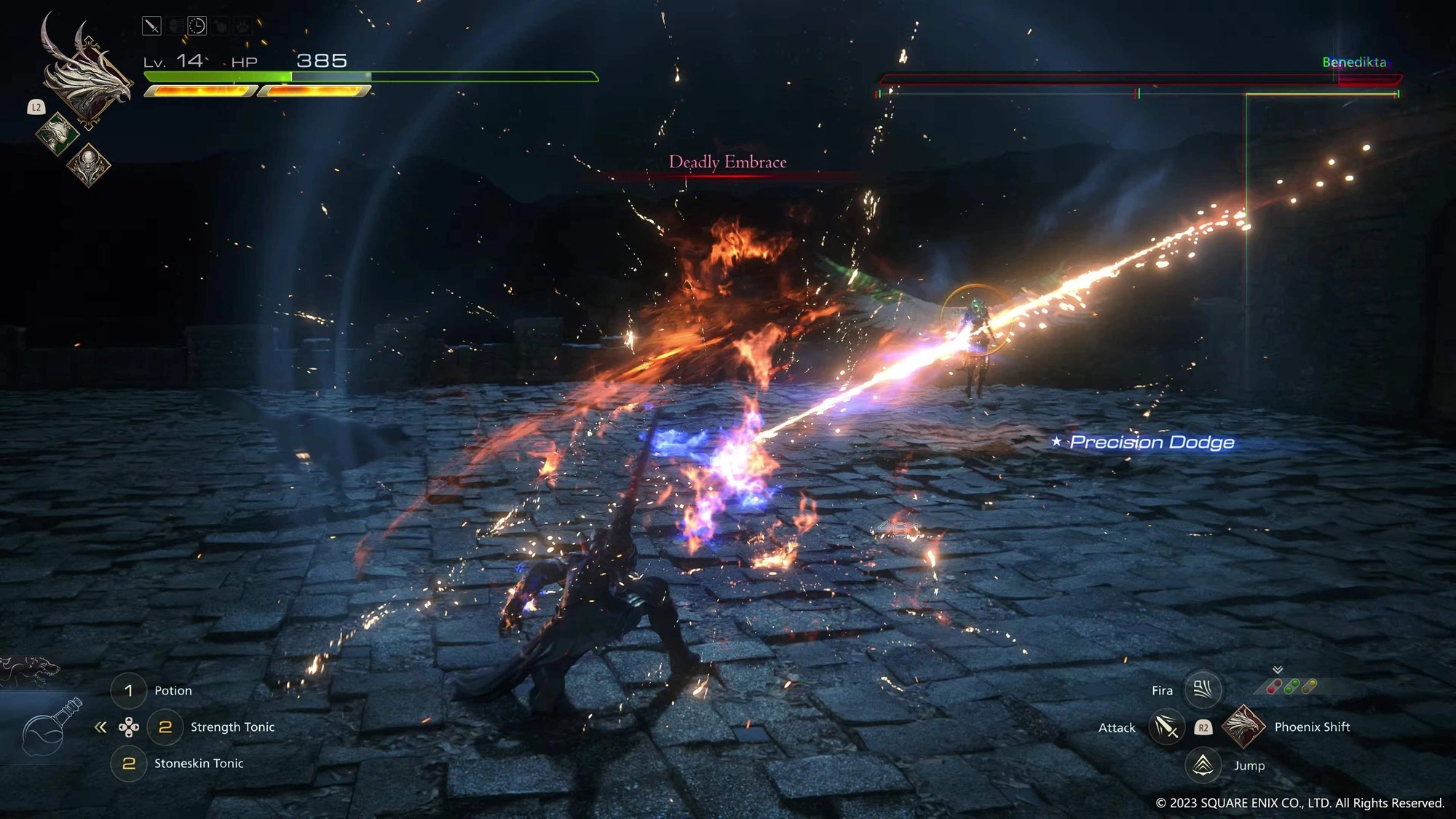
Task: Open the d-pad item selector icon
Action: tap(130, 727)
